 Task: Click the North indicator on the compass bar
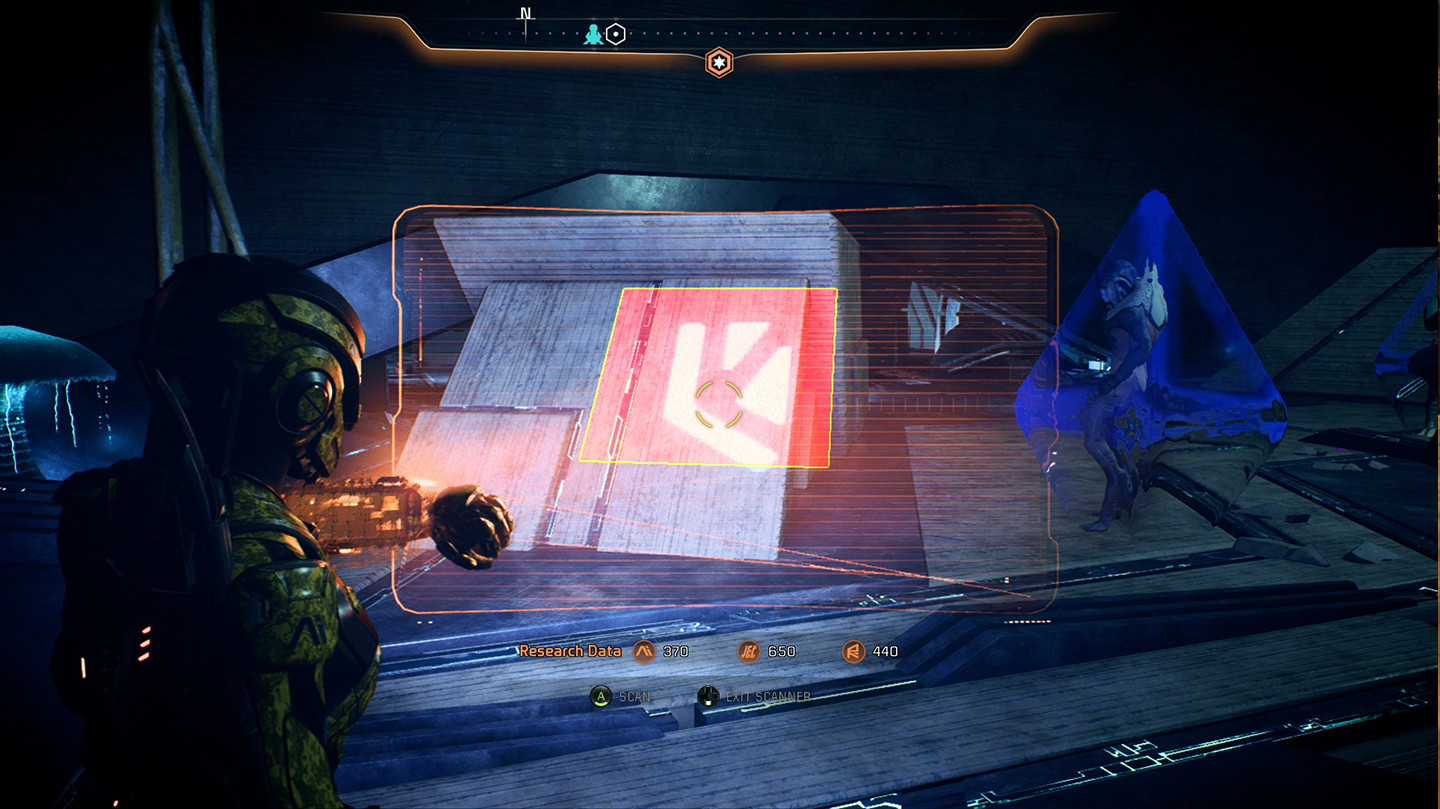click(526, 15)
